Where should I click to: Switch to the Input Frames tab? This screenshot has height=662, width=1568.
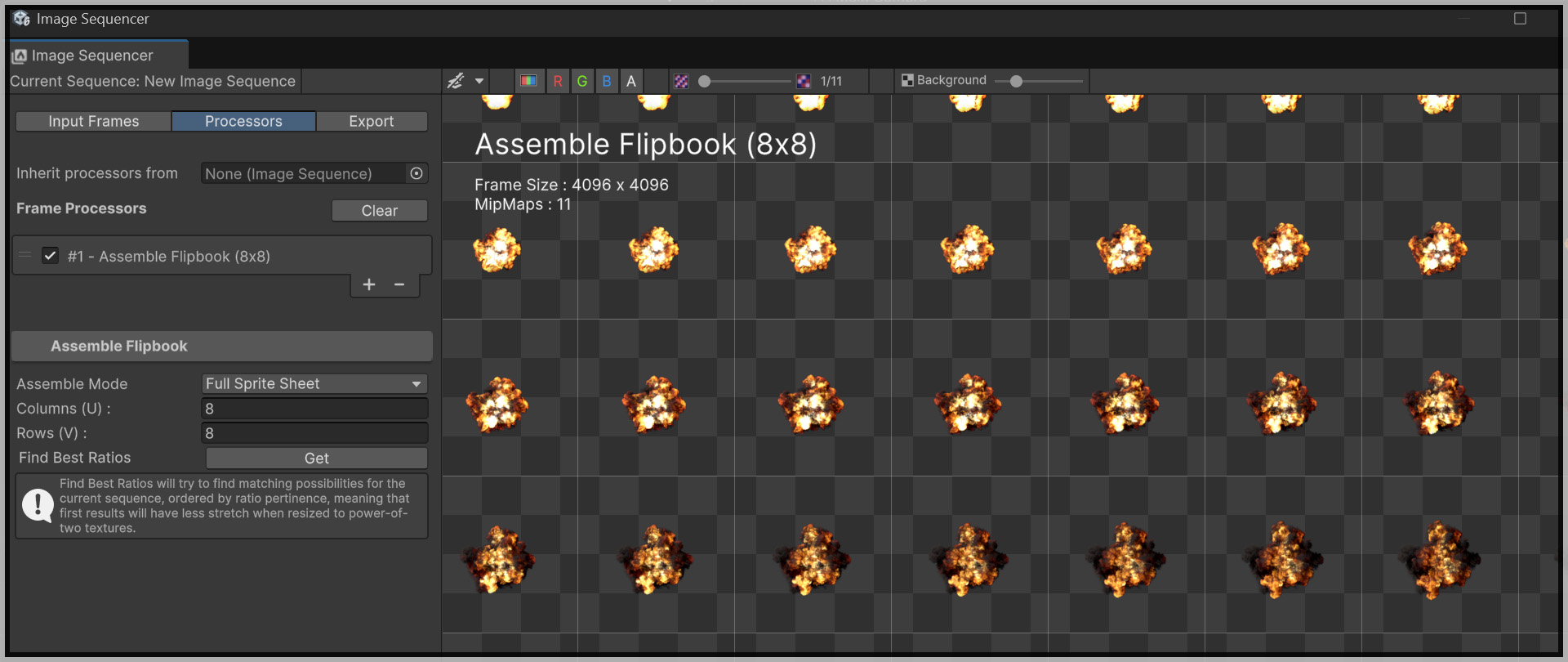pyautogui.click(x=93, y=121)
